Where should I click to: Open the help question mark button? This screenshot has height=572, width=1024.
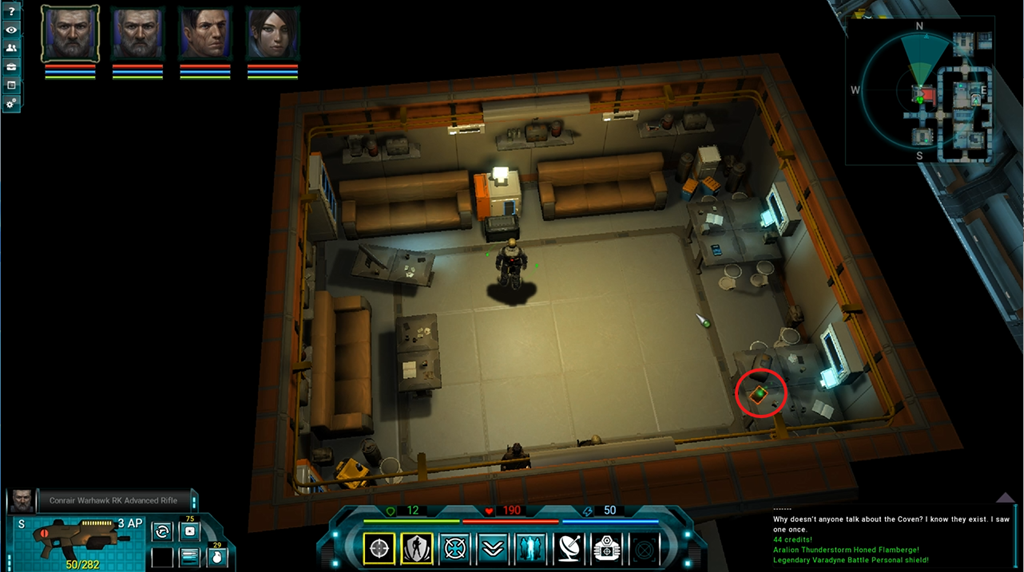pyautogui.click(x=11, y=11)
